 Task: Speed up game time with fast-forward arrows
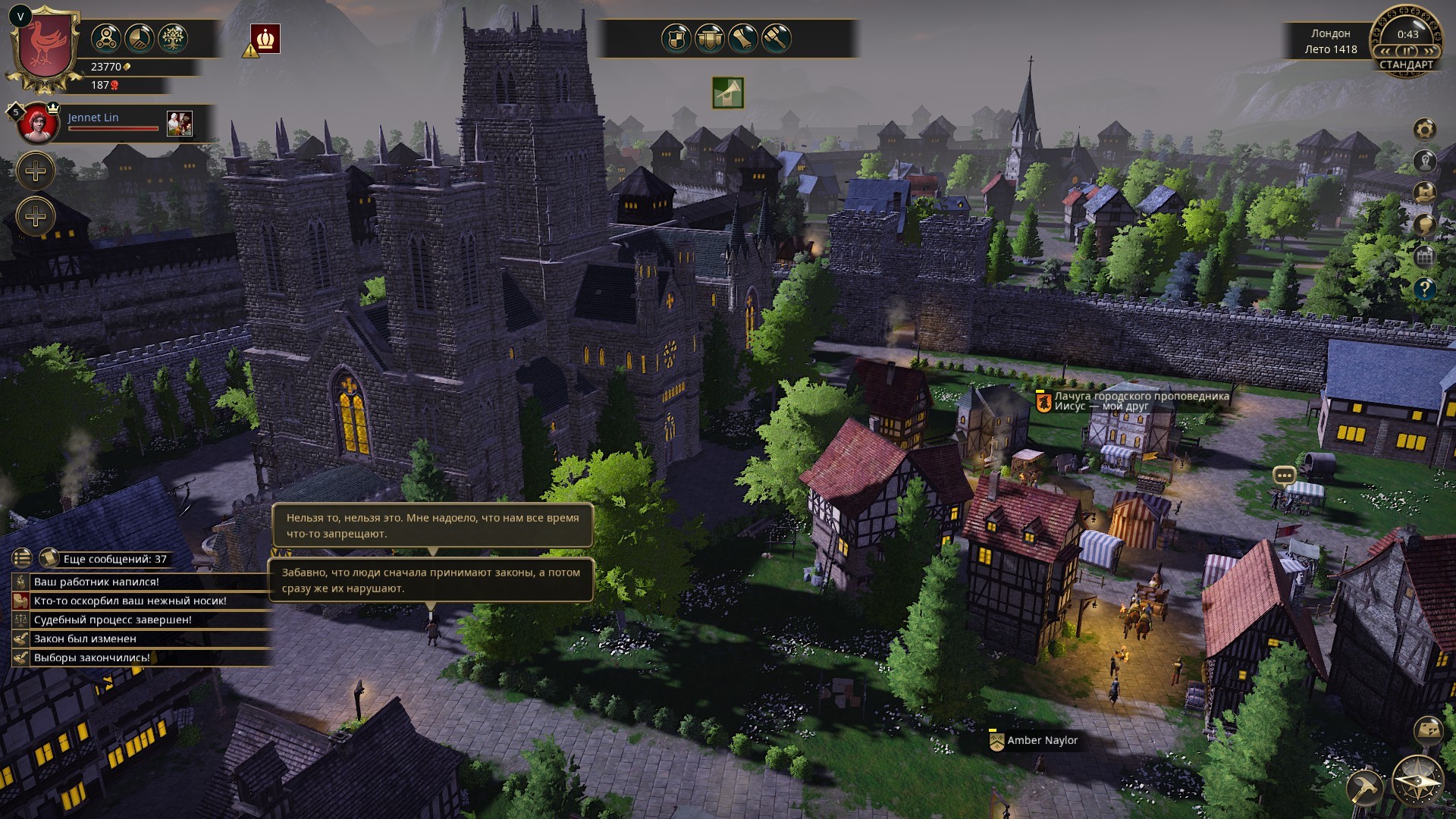1429,51
